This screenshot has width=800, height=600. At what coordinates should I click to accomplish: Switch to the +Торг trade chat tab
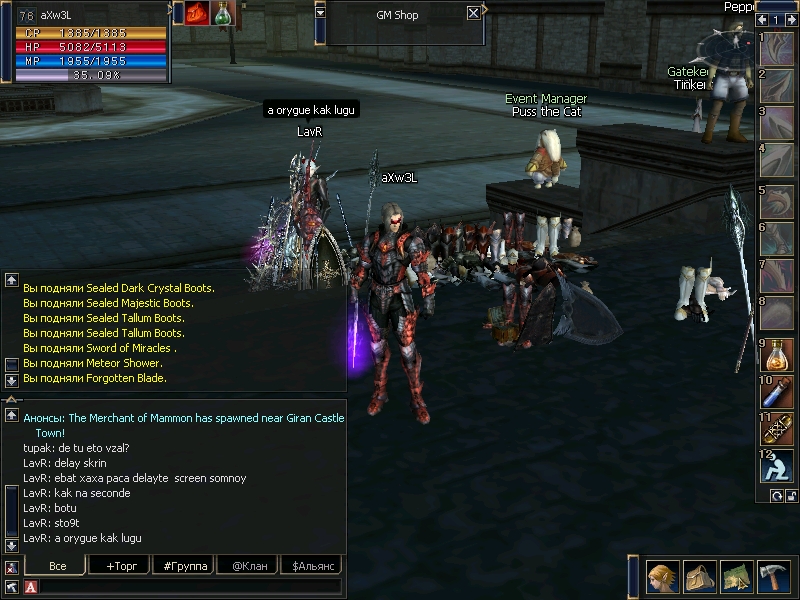120,566
